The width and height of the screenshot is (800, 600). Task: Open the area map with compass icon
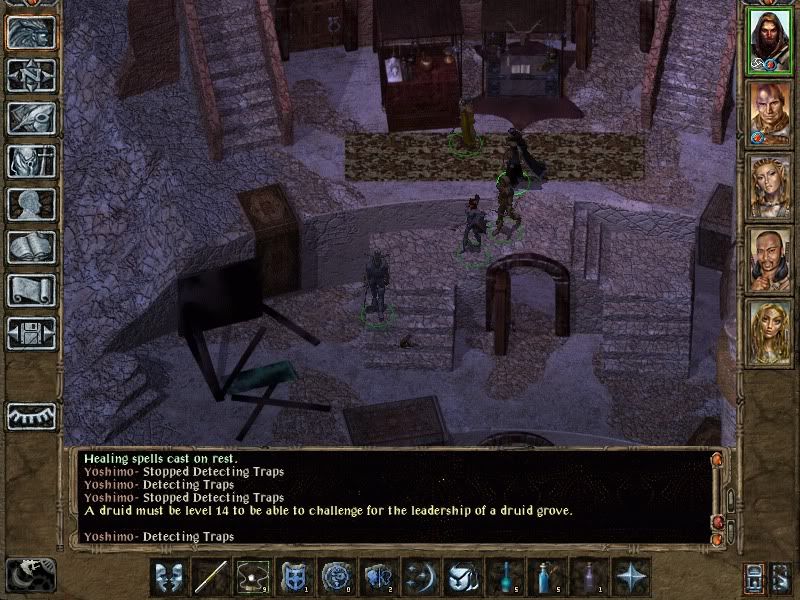point(30,75)
